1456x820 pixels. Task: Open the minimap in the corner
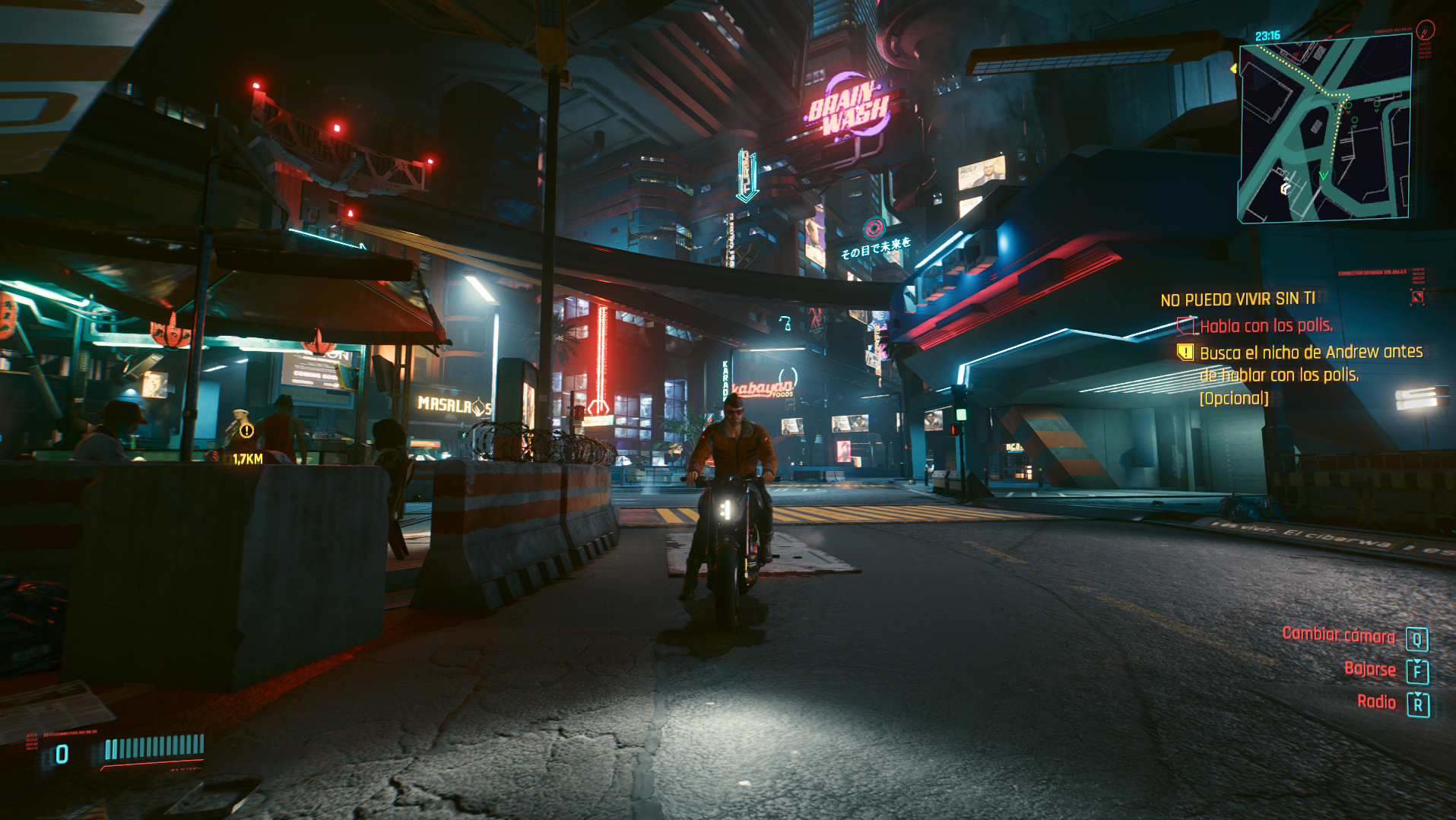(x=1324, y=131)
